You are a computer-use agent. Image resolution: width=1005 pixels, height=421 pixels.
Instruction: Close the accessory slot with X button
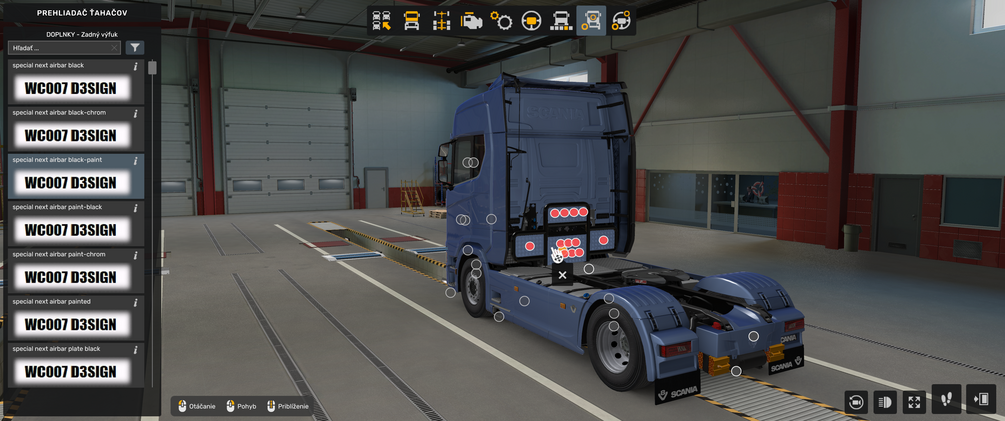pos(562,275)
